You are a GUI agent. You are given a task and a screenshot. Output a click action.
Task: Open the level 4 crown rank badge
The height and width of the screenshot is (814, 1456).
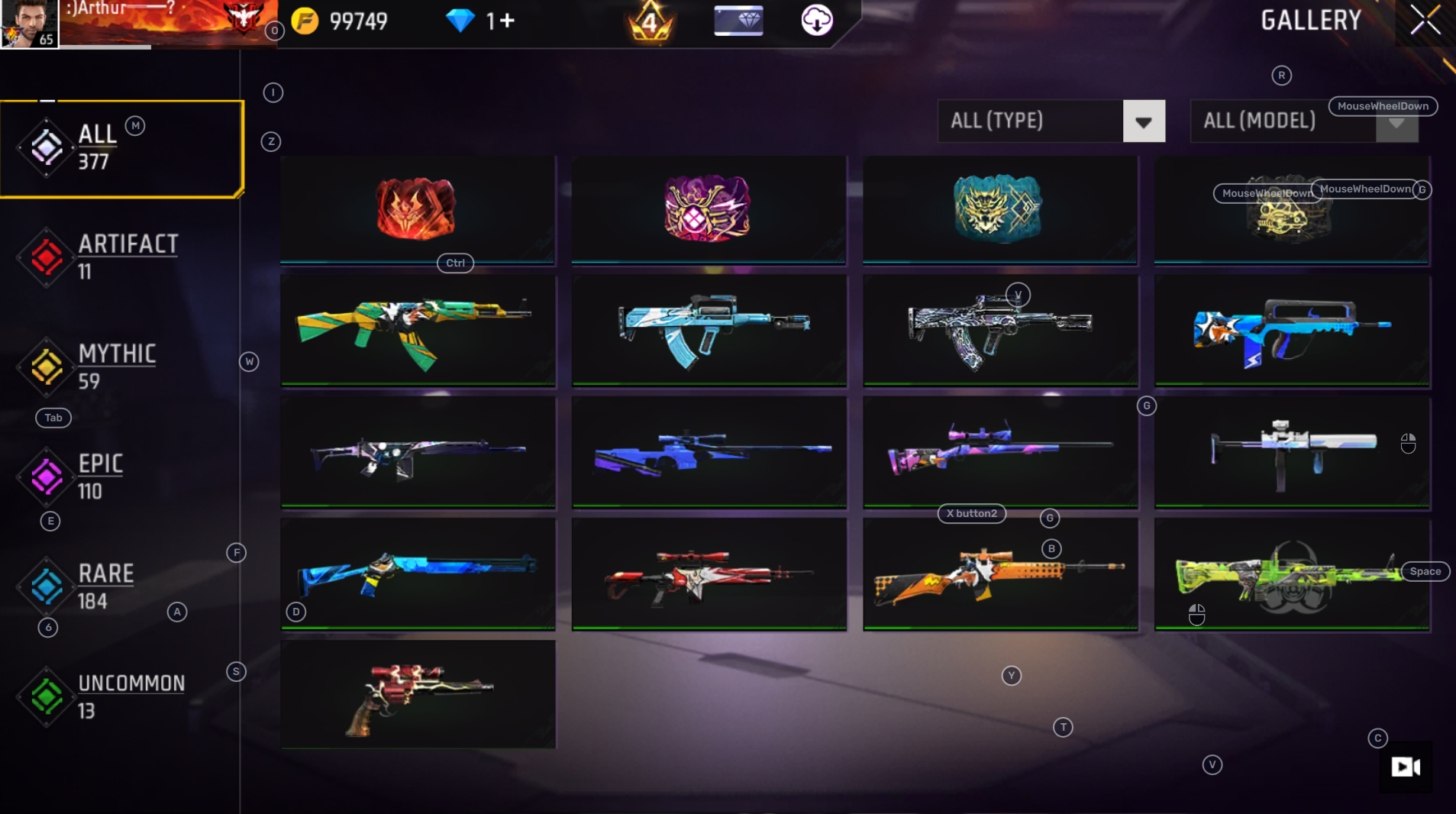point(651,23)
